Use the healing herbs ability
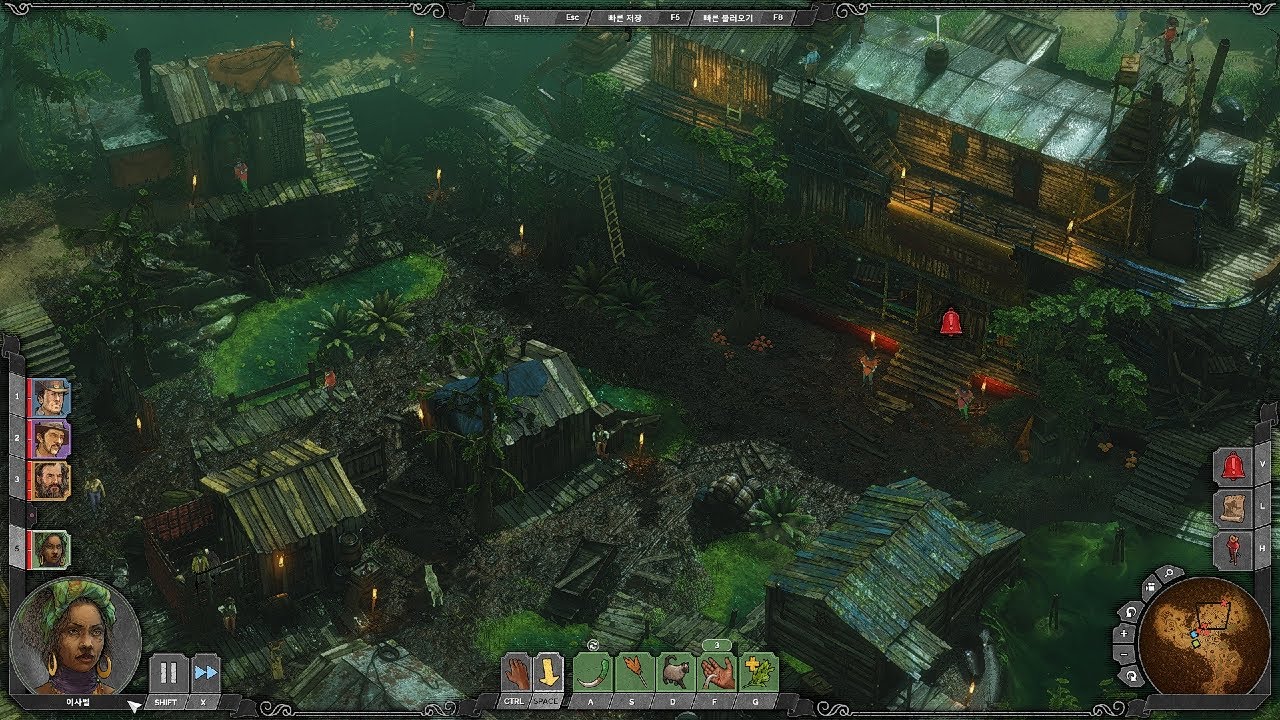The width and height of the screenshot is (1280, 720). click(759, 672)
